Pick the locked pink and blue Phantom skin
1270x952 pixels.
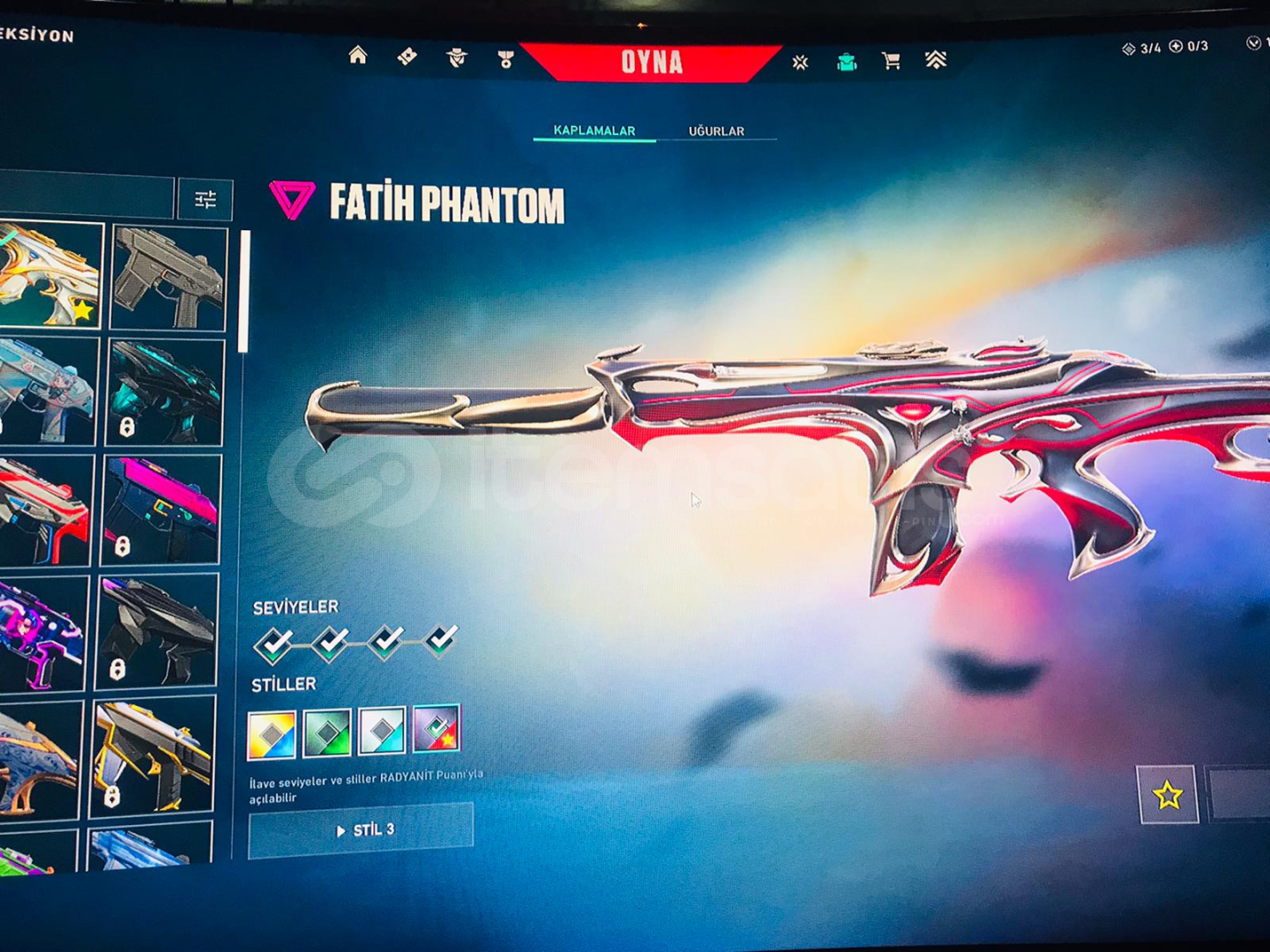[x=161, y=509]
